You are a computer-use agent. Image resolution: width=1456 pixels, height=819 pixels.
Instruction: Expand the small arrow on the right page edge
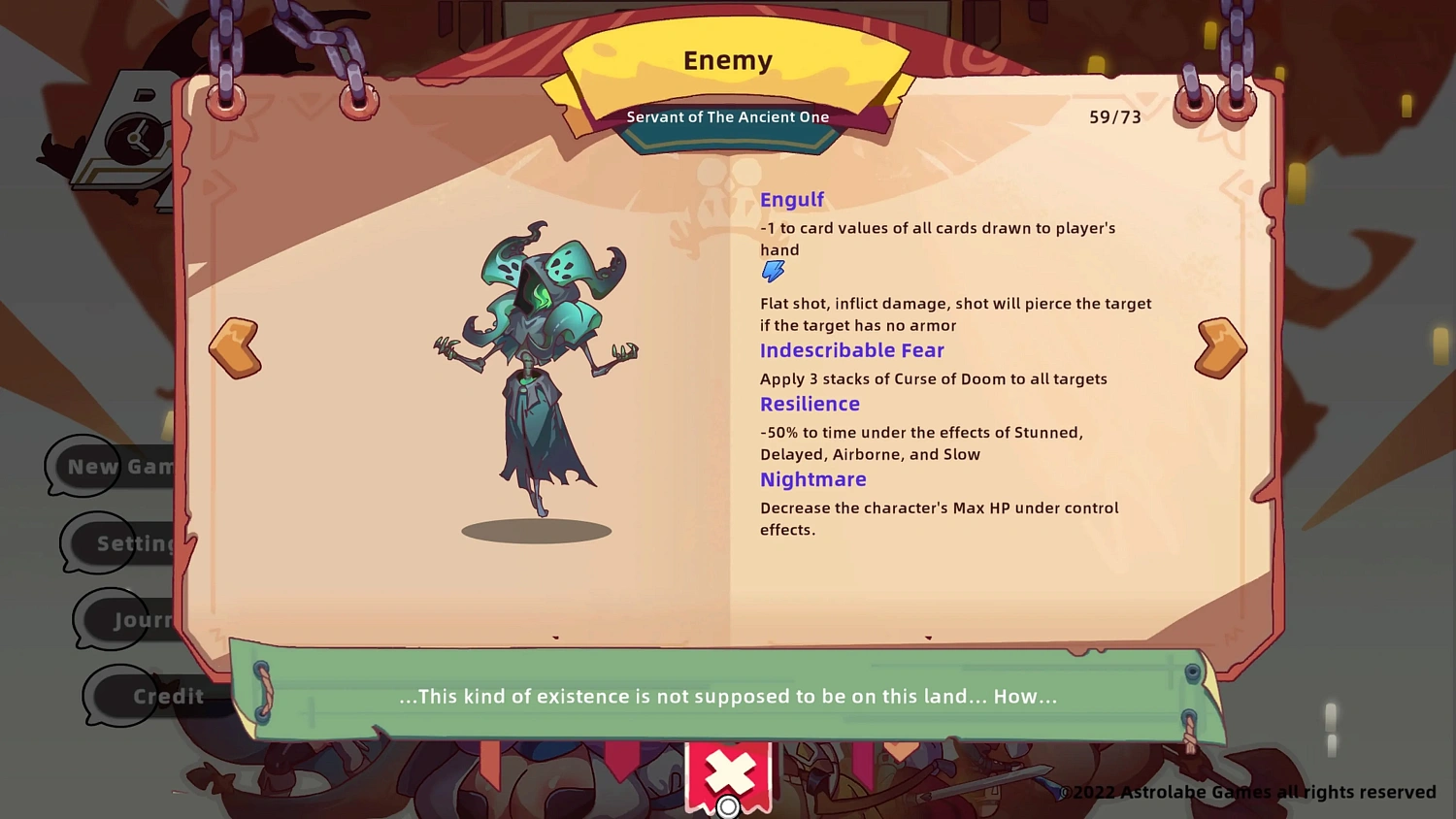(928, 639)
